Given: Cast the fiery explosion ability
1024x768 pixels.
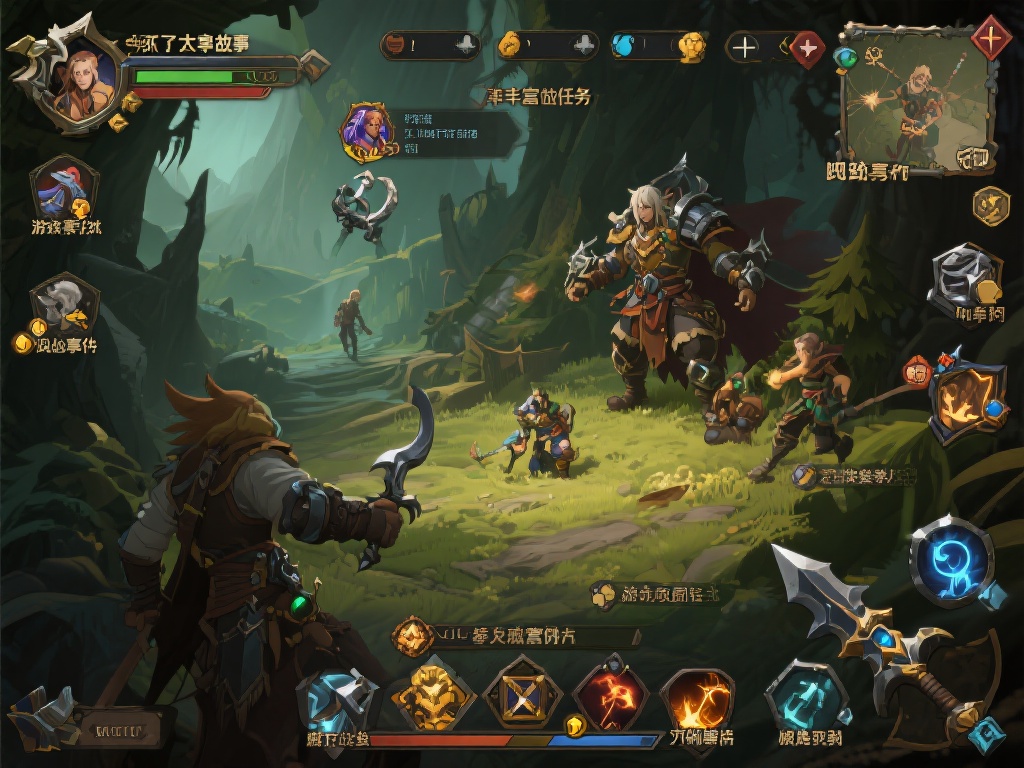Looking at the screenshot, I should point(698,696).
